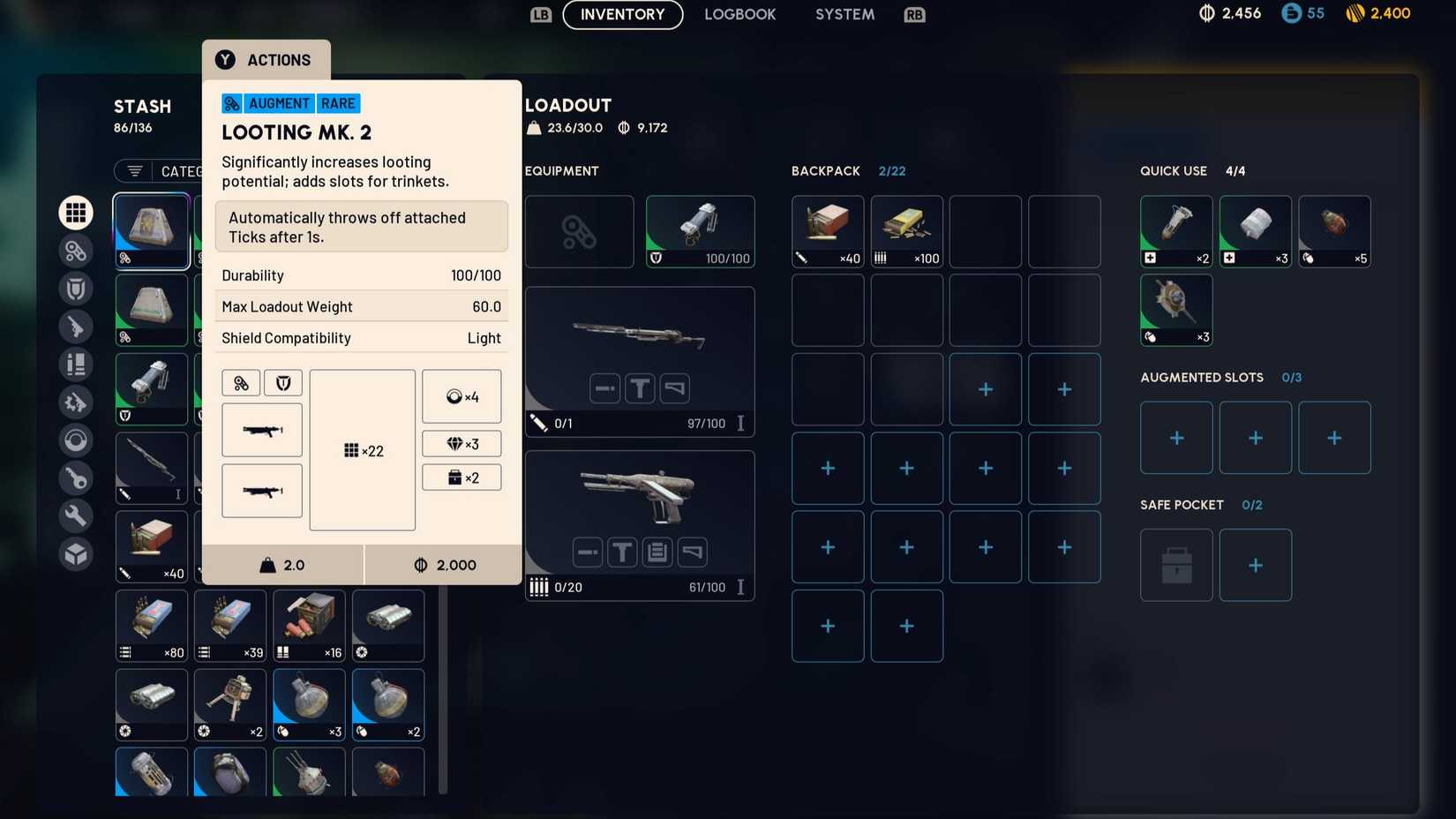Open the SYSTEM menu
Screen dimensions: 1456x819
coord(843,14)
